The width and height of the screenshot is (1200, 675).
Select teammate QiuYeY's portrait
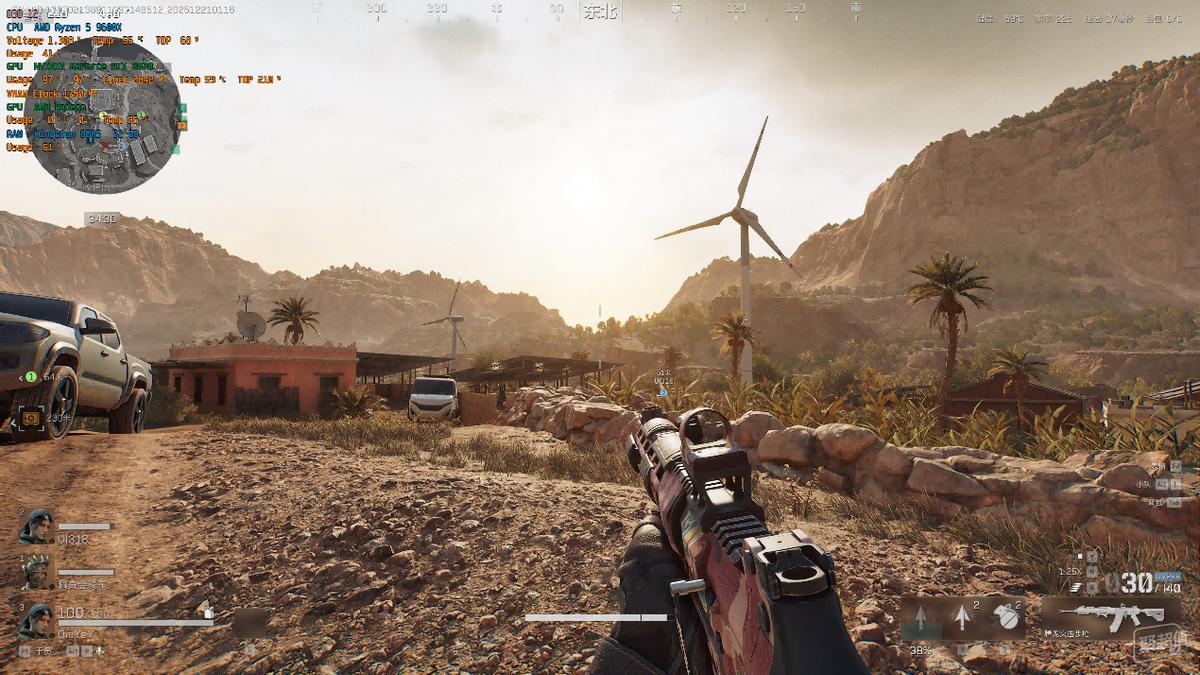coord(36,620)
